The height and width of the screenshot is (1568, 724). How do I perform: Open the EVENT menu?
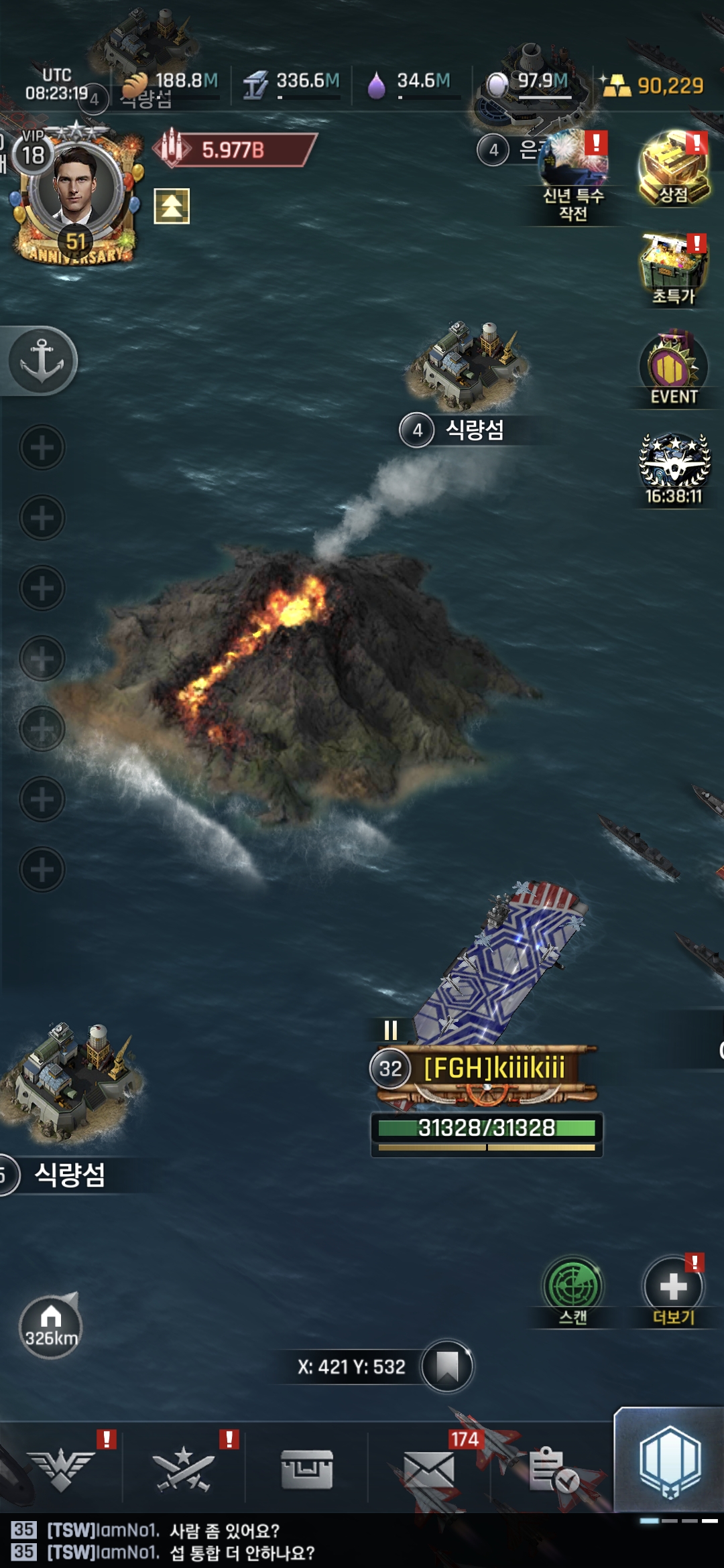tap(673, 369)
